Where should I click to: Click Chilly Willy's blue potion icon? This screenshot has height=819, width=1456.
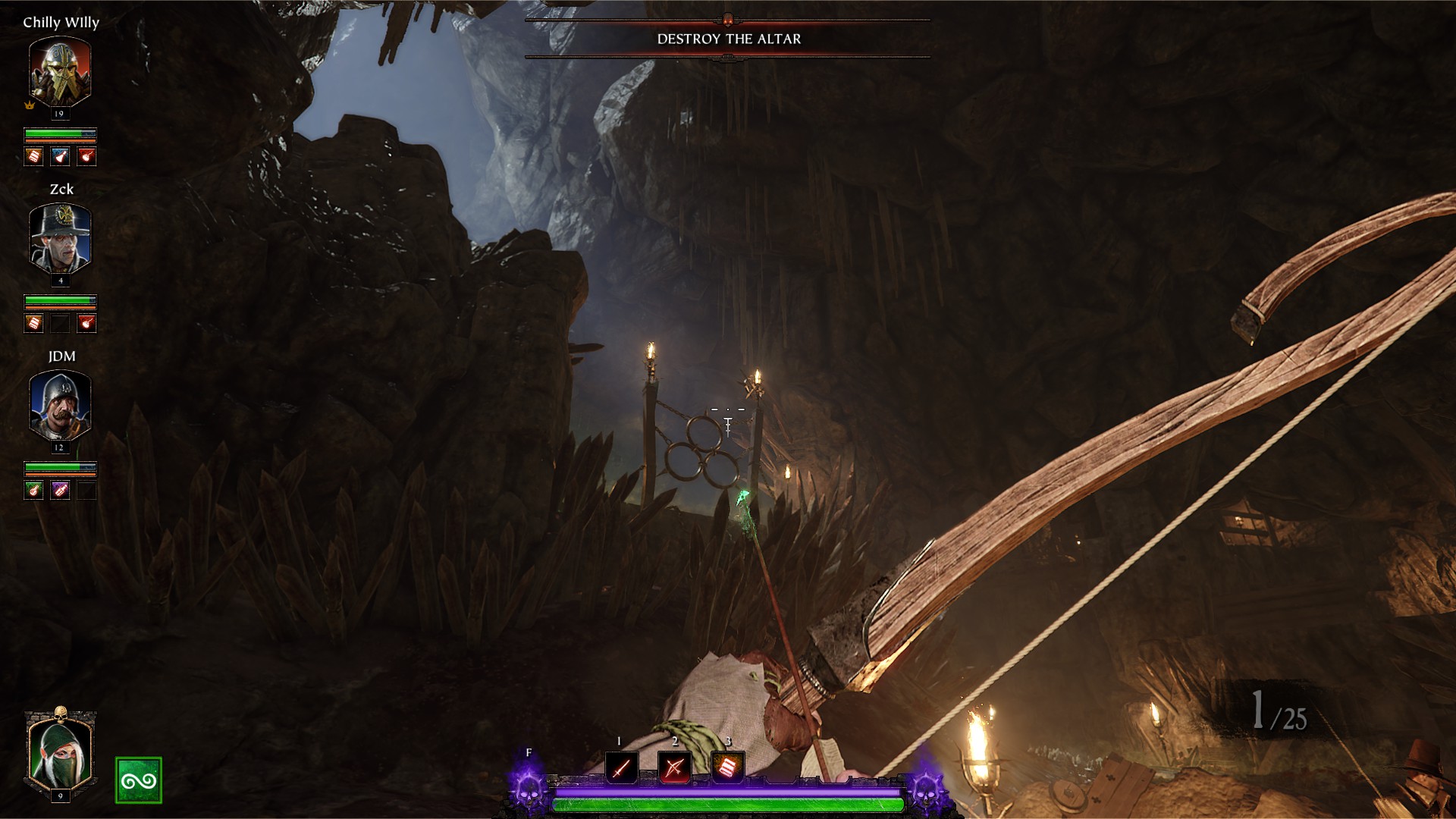[x=60, y=156]
